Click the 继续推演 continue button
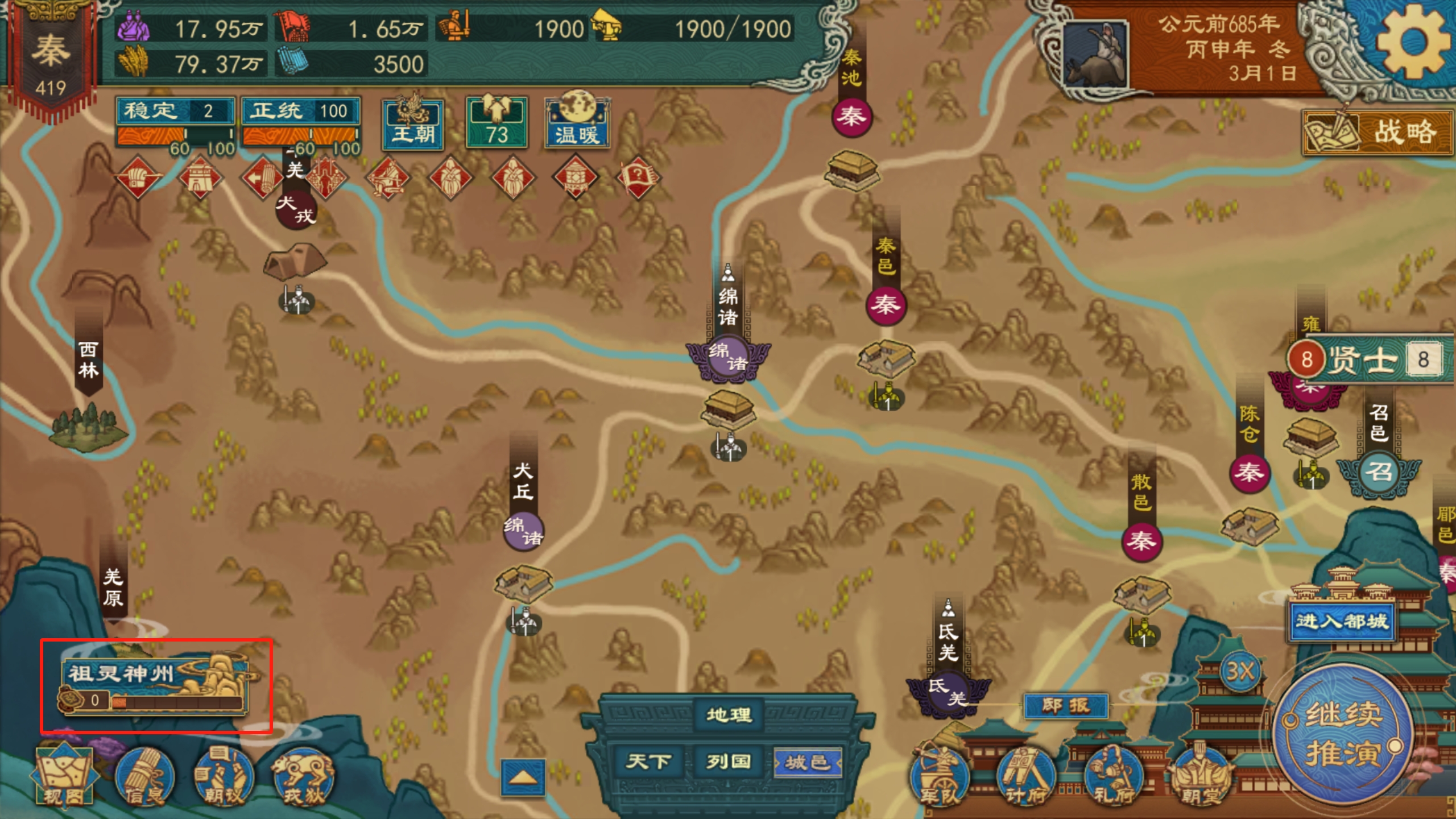This screenshot has height=819, width=1456. (1343, 734)
